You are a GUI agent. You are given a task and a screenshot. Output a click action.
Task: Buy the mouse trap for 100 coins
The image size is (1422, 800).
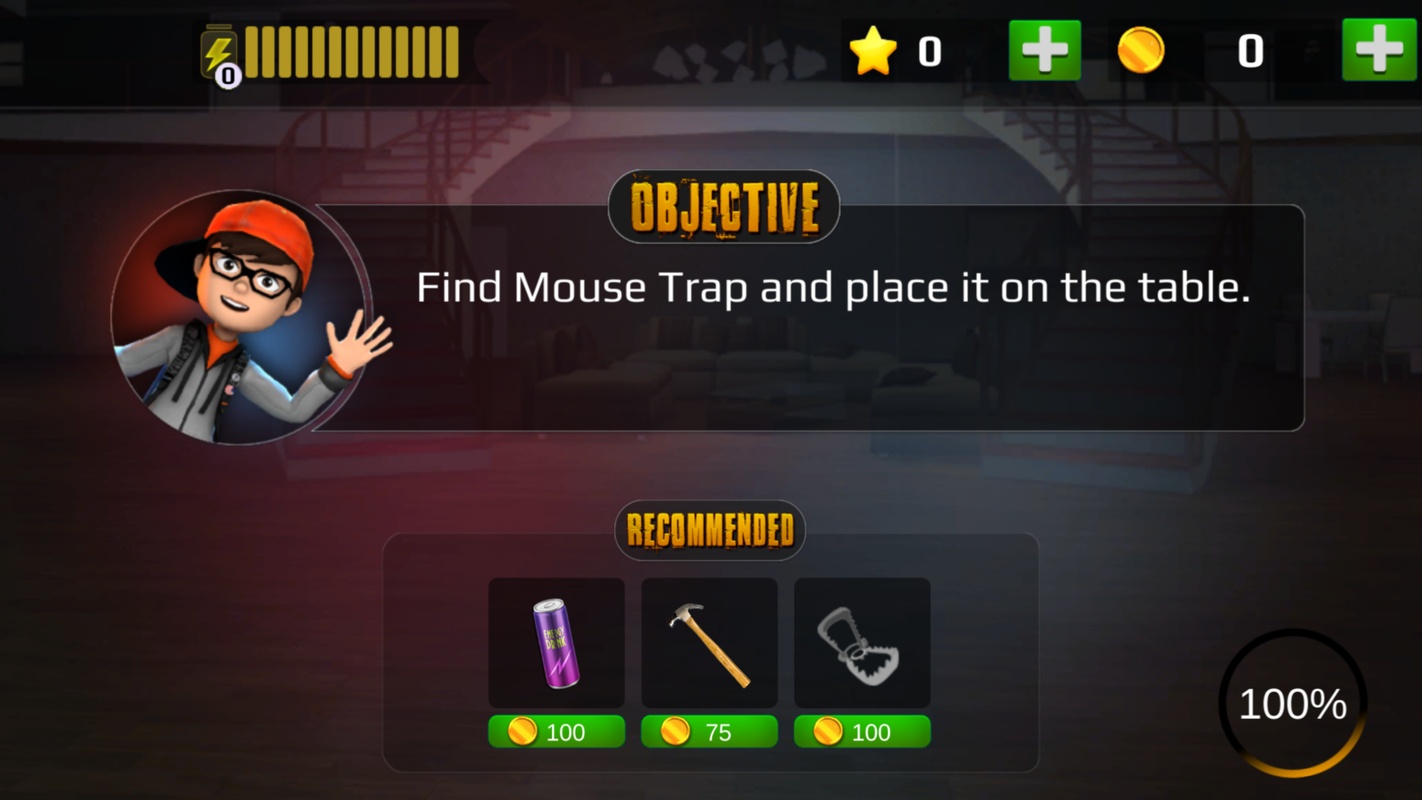(x=862, y=732)
